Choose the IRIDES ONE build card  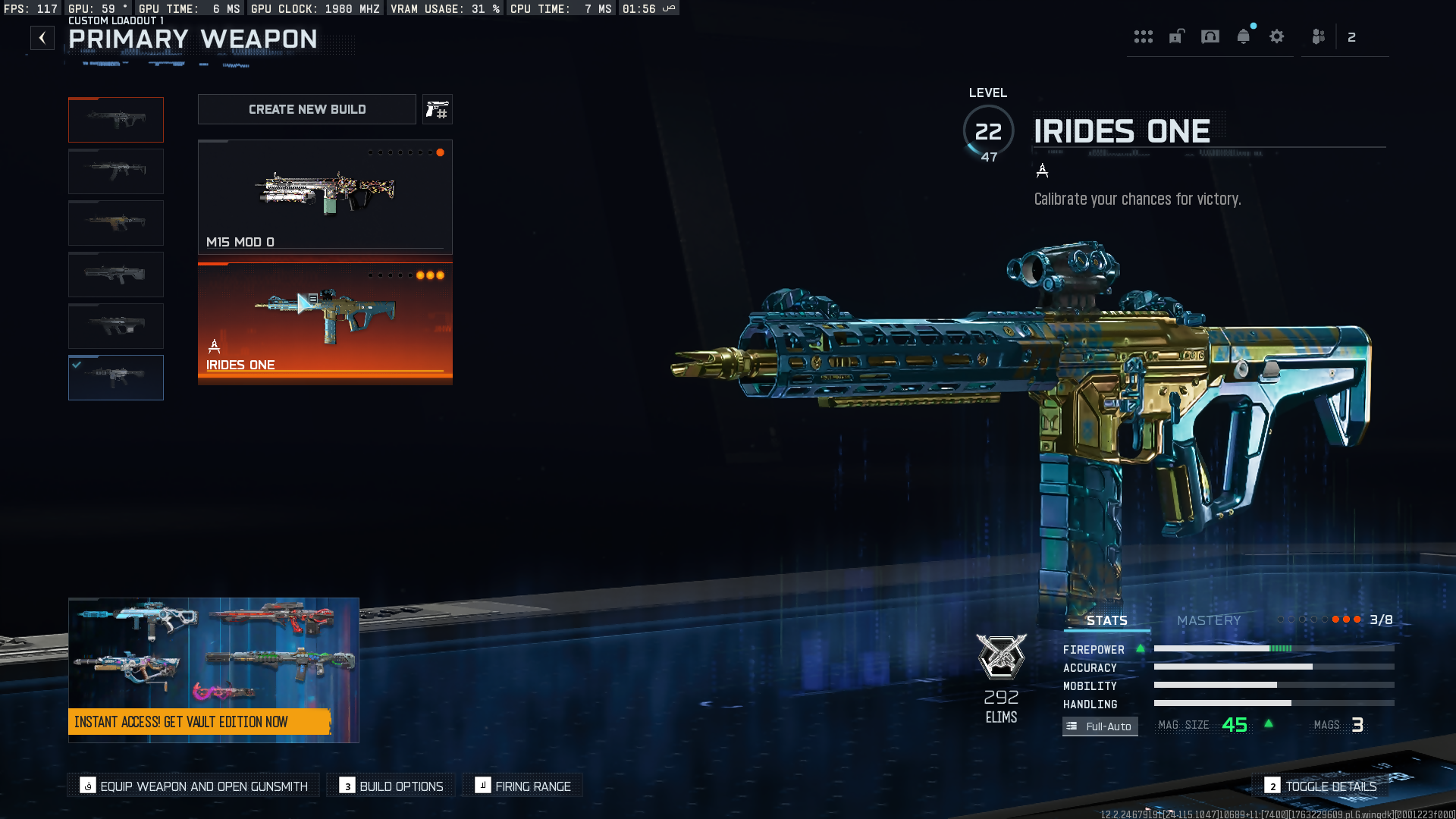tap(325, 322)
